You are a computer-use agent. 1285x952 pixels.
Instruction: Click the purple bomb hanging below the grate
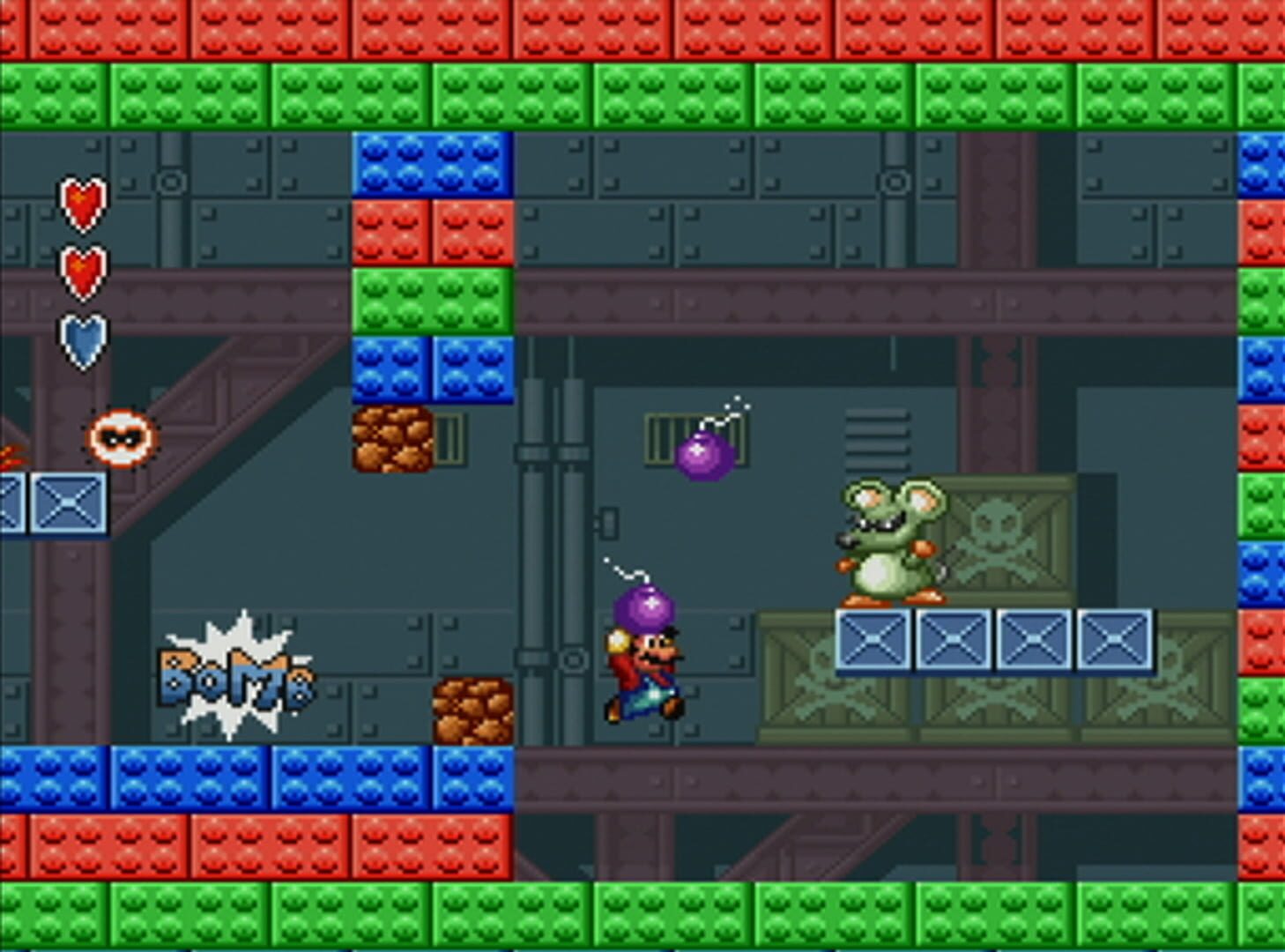(x=702, y=454)
